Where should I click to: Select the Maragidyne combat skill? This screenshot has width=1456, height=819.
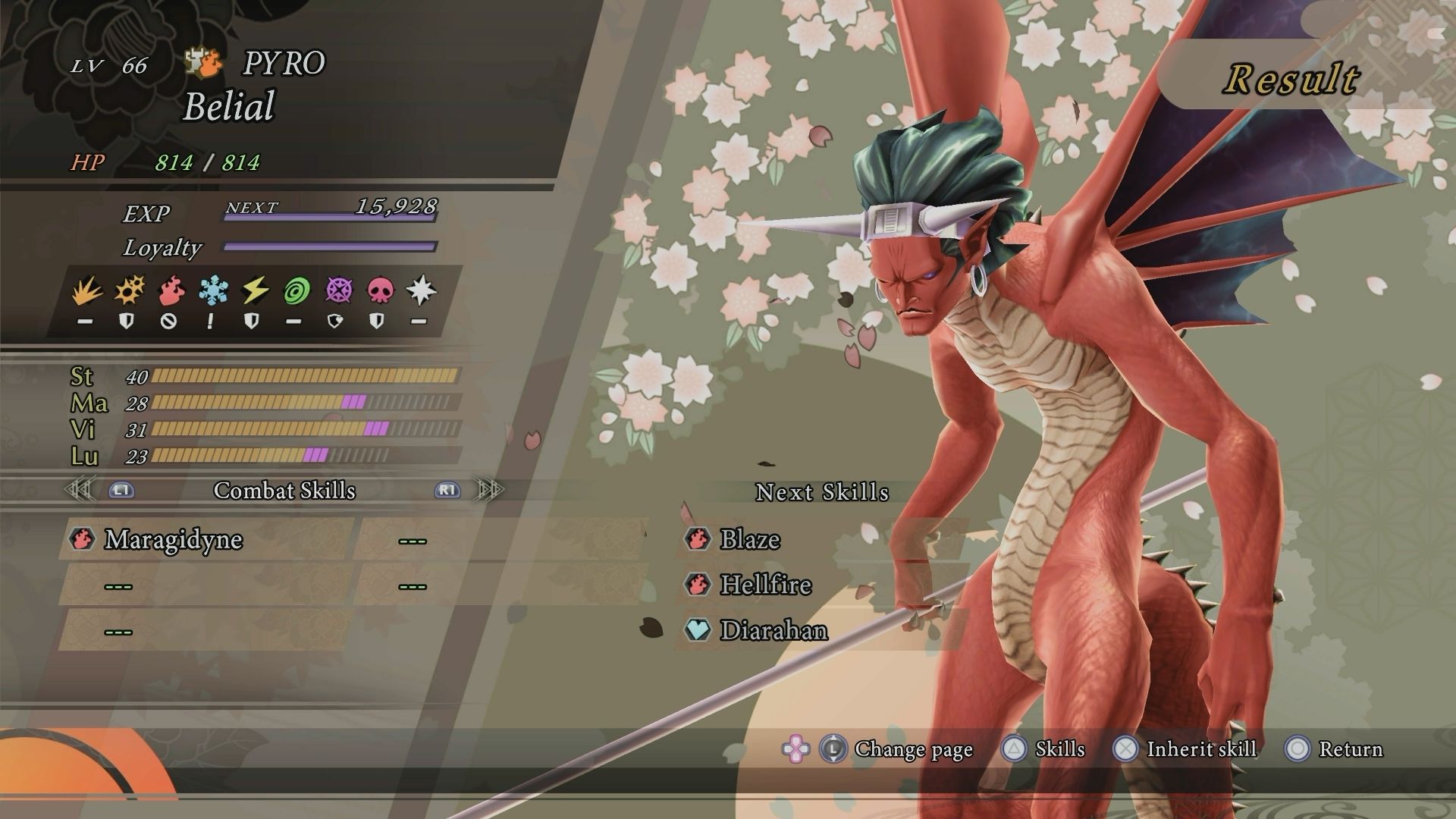[x=173, y=540]
